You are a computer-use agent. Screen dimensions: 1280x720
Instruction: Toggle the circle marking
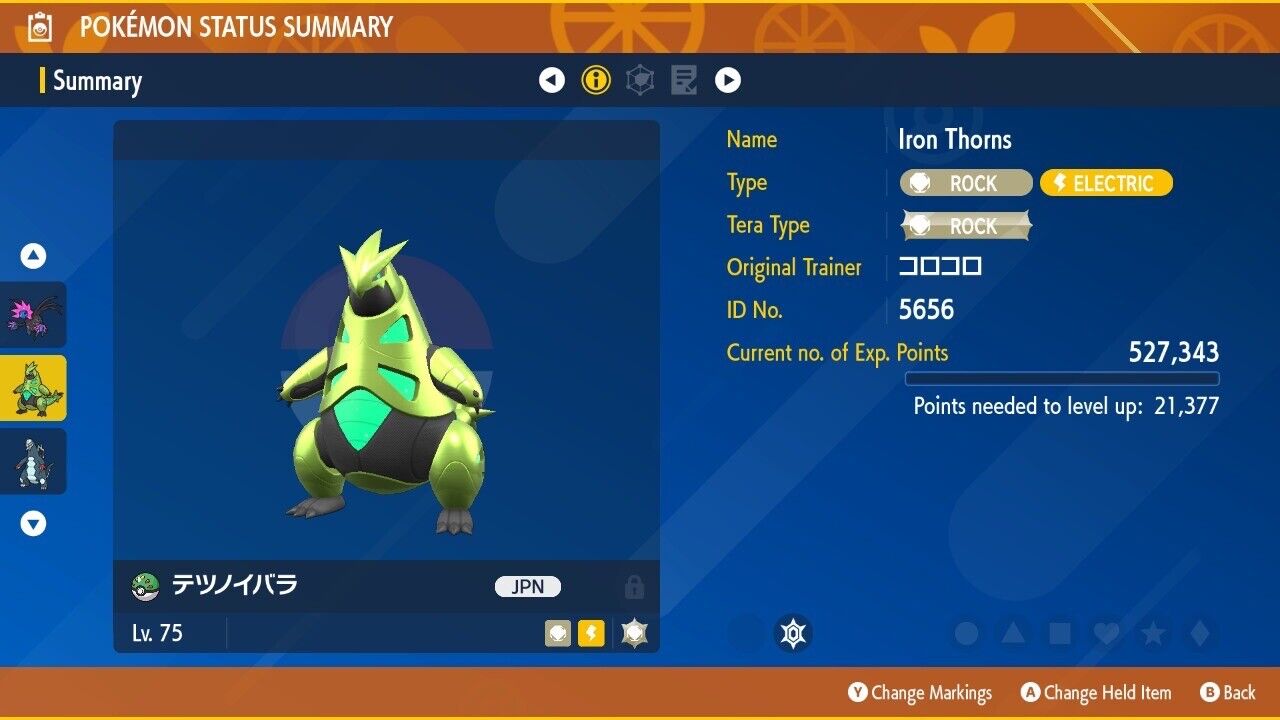[x=966, y=633]
